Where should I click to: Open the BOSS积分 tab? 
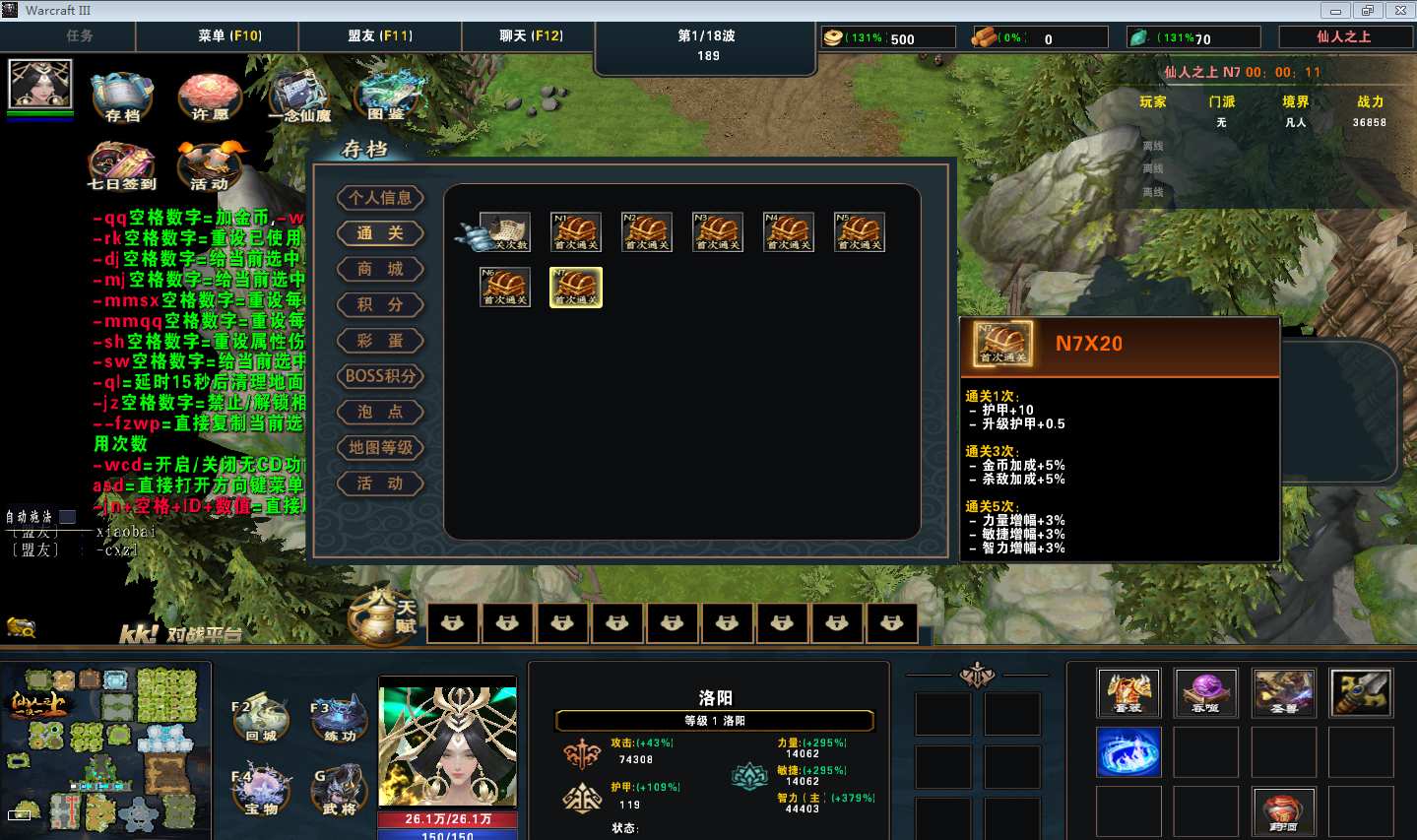tap(380, 376)
